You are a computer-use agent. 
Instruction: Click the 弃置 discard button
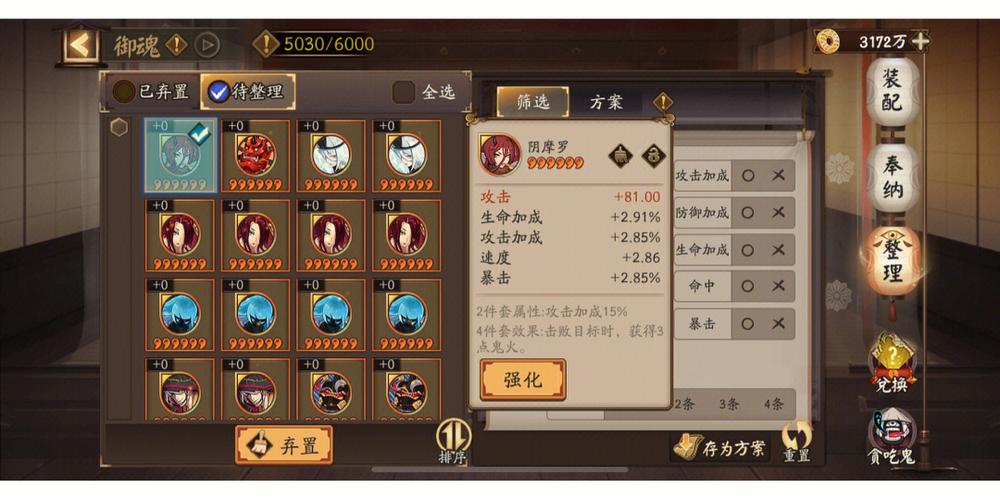pyautogui.click(x=284, y=445)
